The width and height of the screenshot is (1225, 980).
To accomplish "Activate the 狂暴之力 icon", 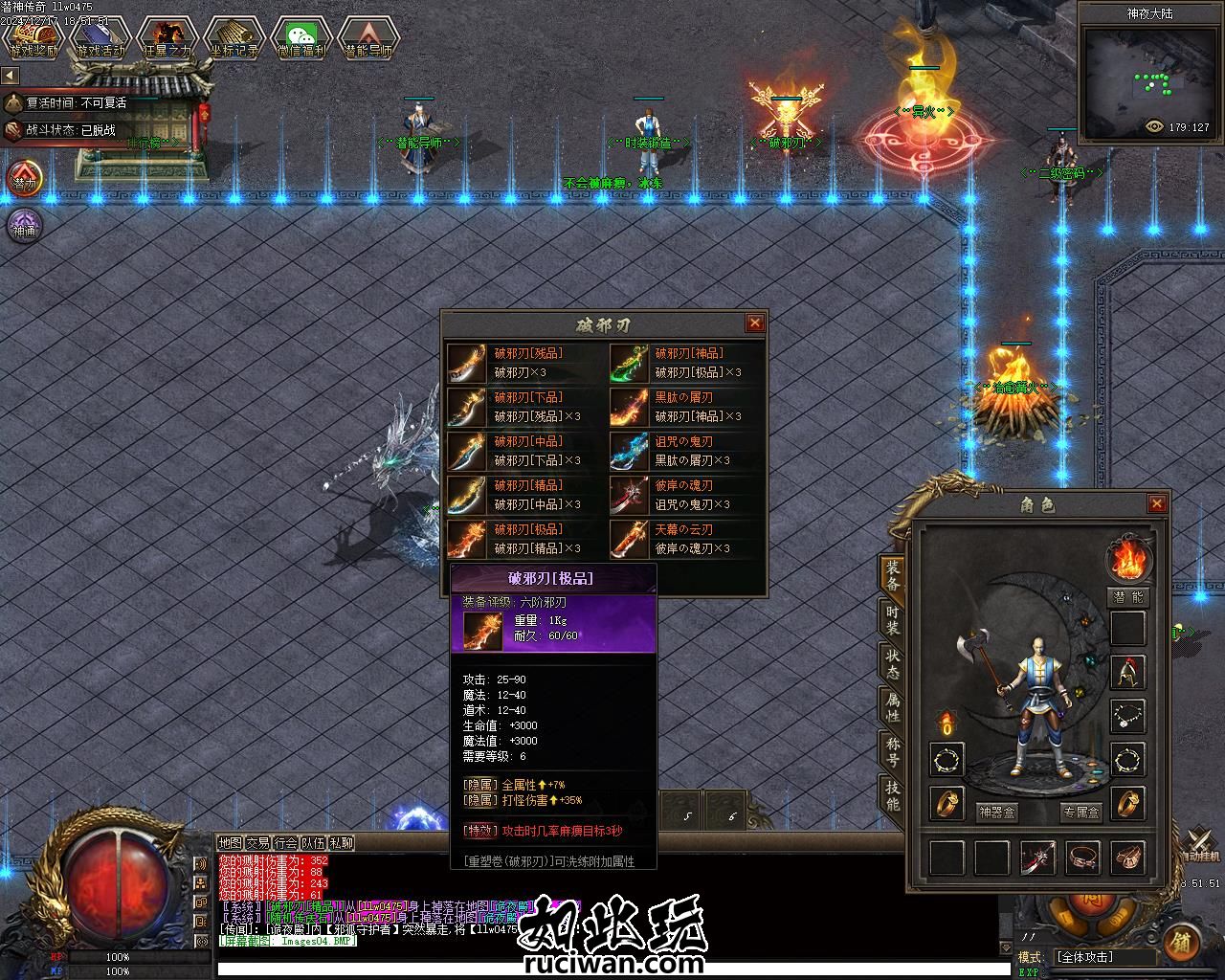I will 167,39.
